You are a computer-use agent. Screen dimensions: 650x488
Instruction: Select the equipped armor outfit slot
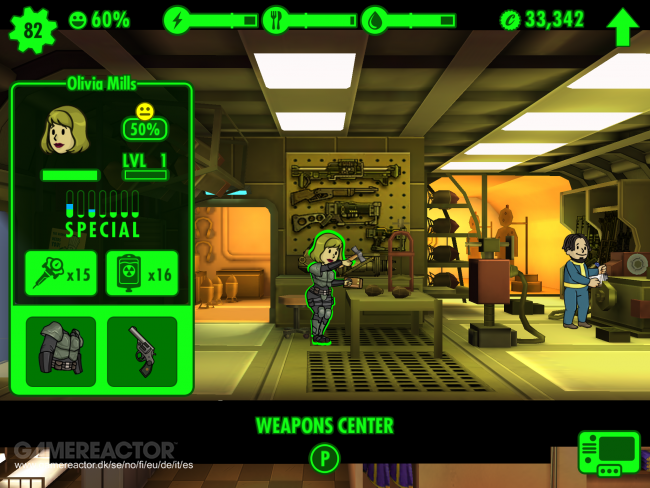pos(61,351)
